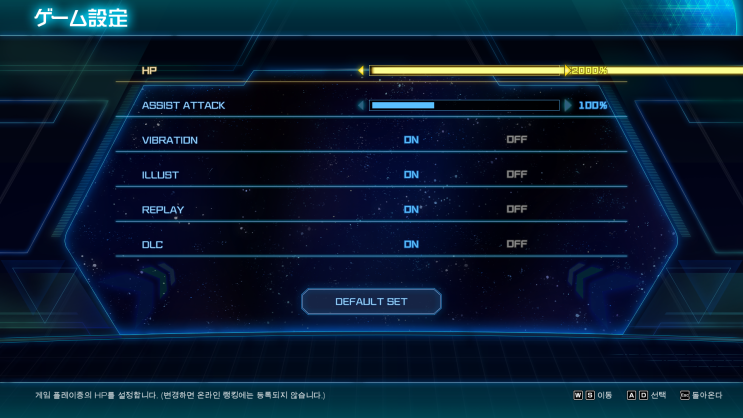Turn VIBRATION off

(x=516, y=140)
